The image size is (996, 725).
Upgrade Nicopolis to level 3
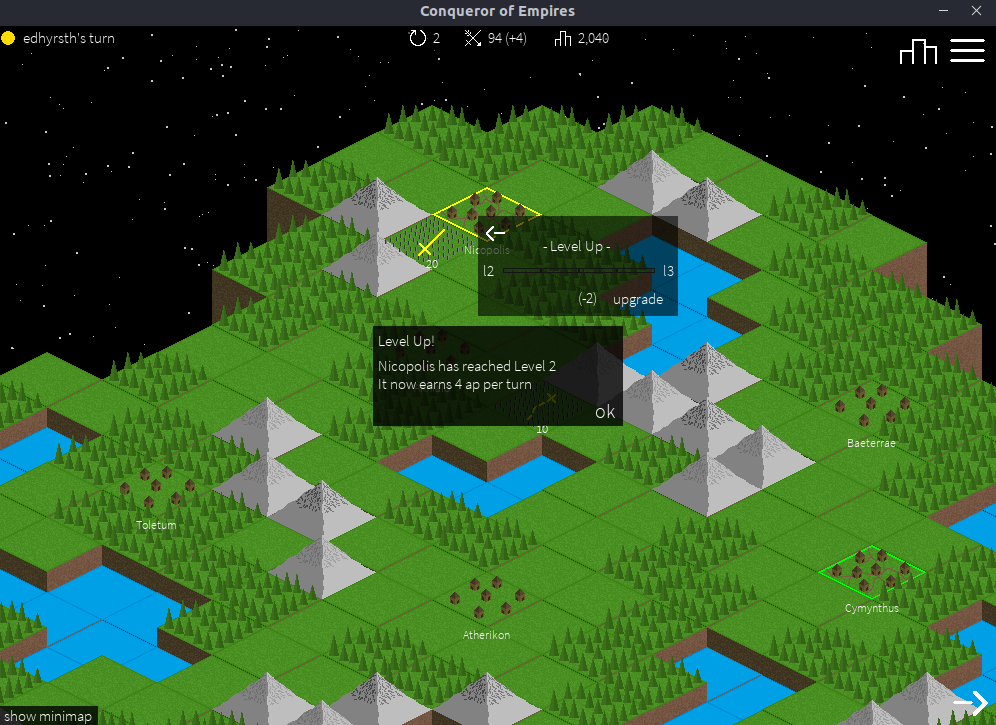coord(637,299)
